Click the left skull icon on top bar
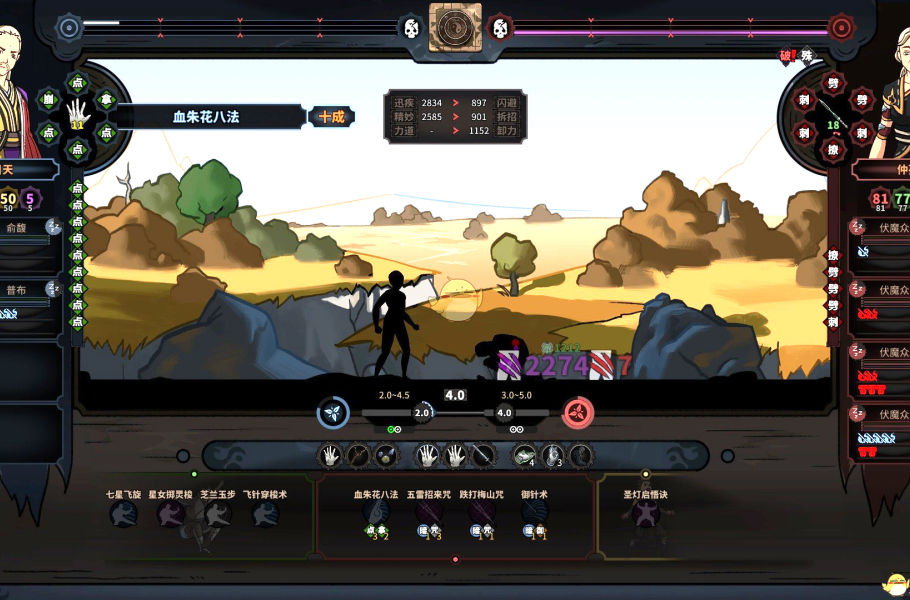 coord(411,29)
